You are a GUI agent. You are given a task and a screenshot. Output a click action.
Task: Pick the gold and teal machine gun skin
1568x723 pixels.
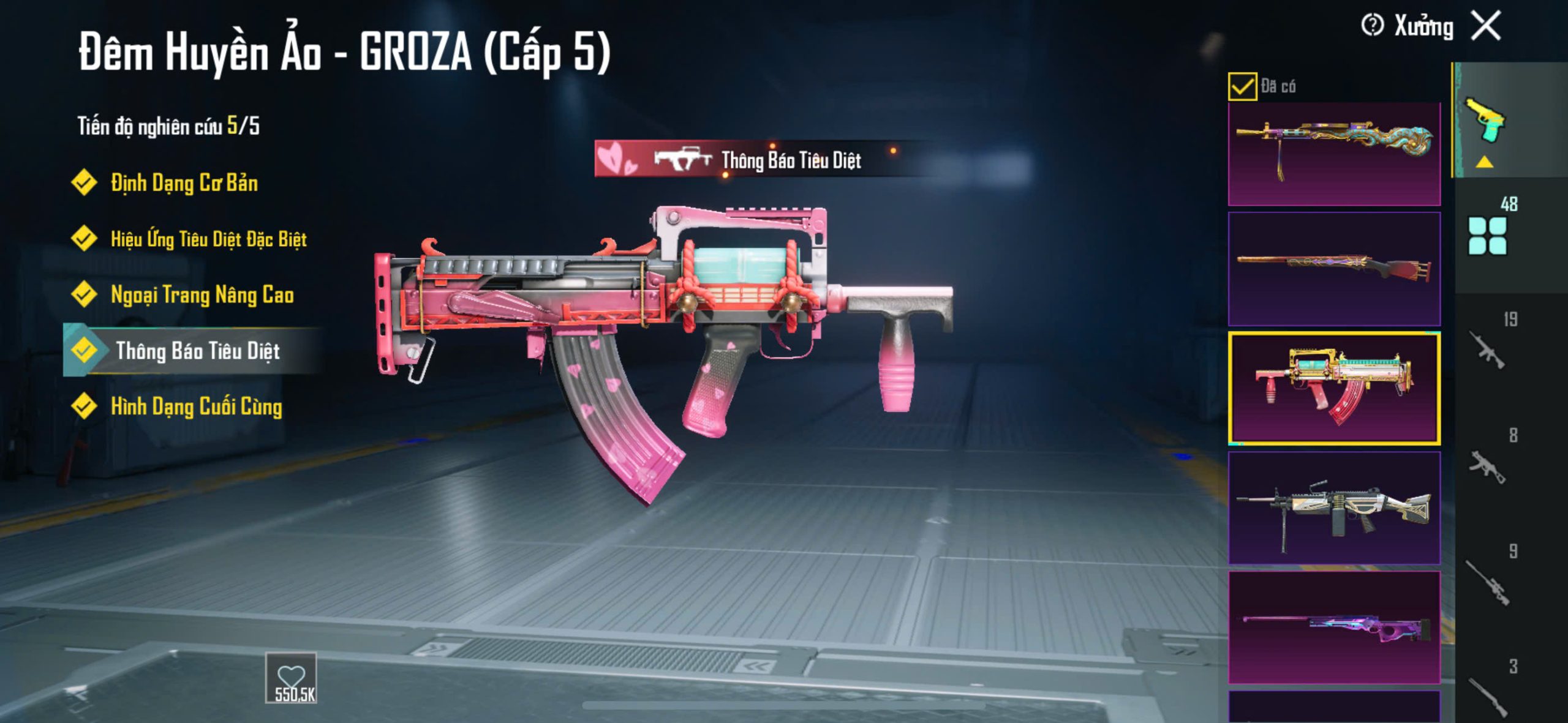[x=1334, y=154]
